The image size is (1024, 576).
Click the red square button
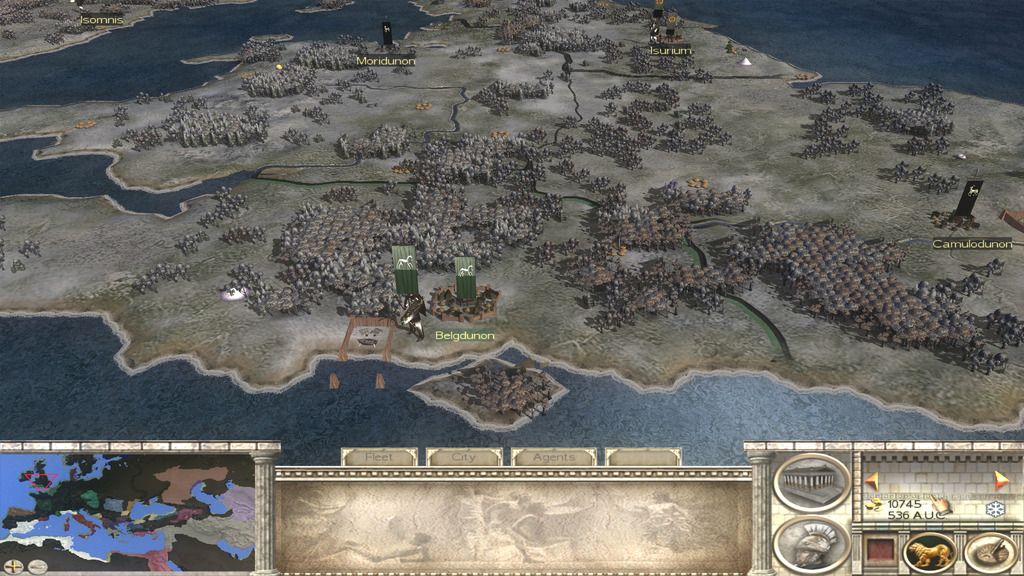point(879,551)
